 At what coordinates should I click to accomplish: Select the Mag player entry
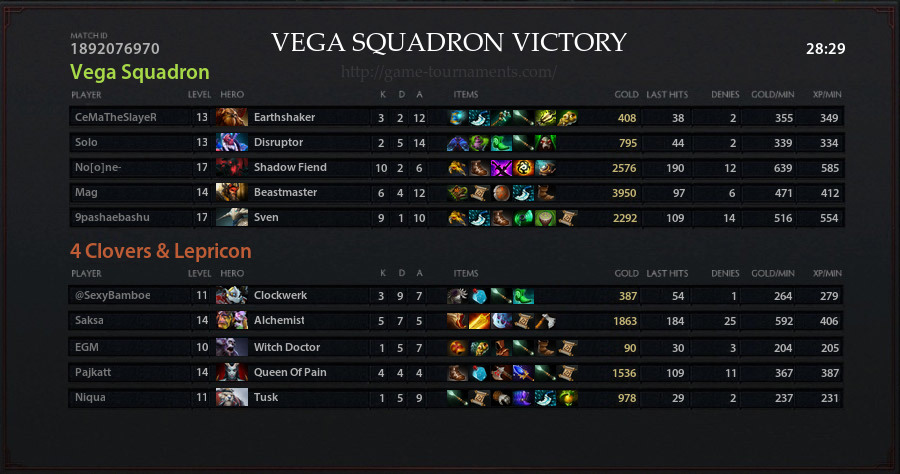(x=85, y=192)
